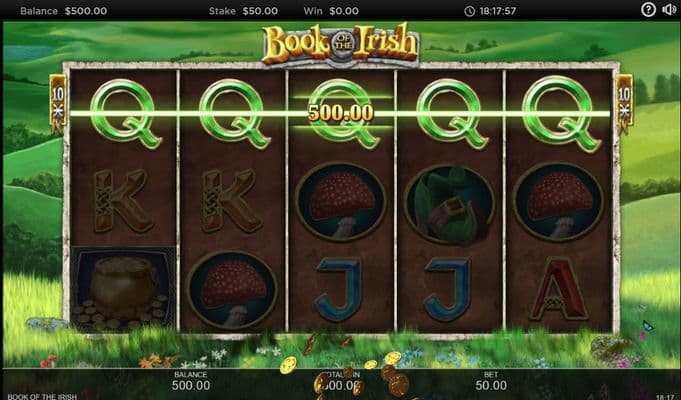Open the help question mark icon
This screenshot has height=400, width=681.
click(649, 10)
